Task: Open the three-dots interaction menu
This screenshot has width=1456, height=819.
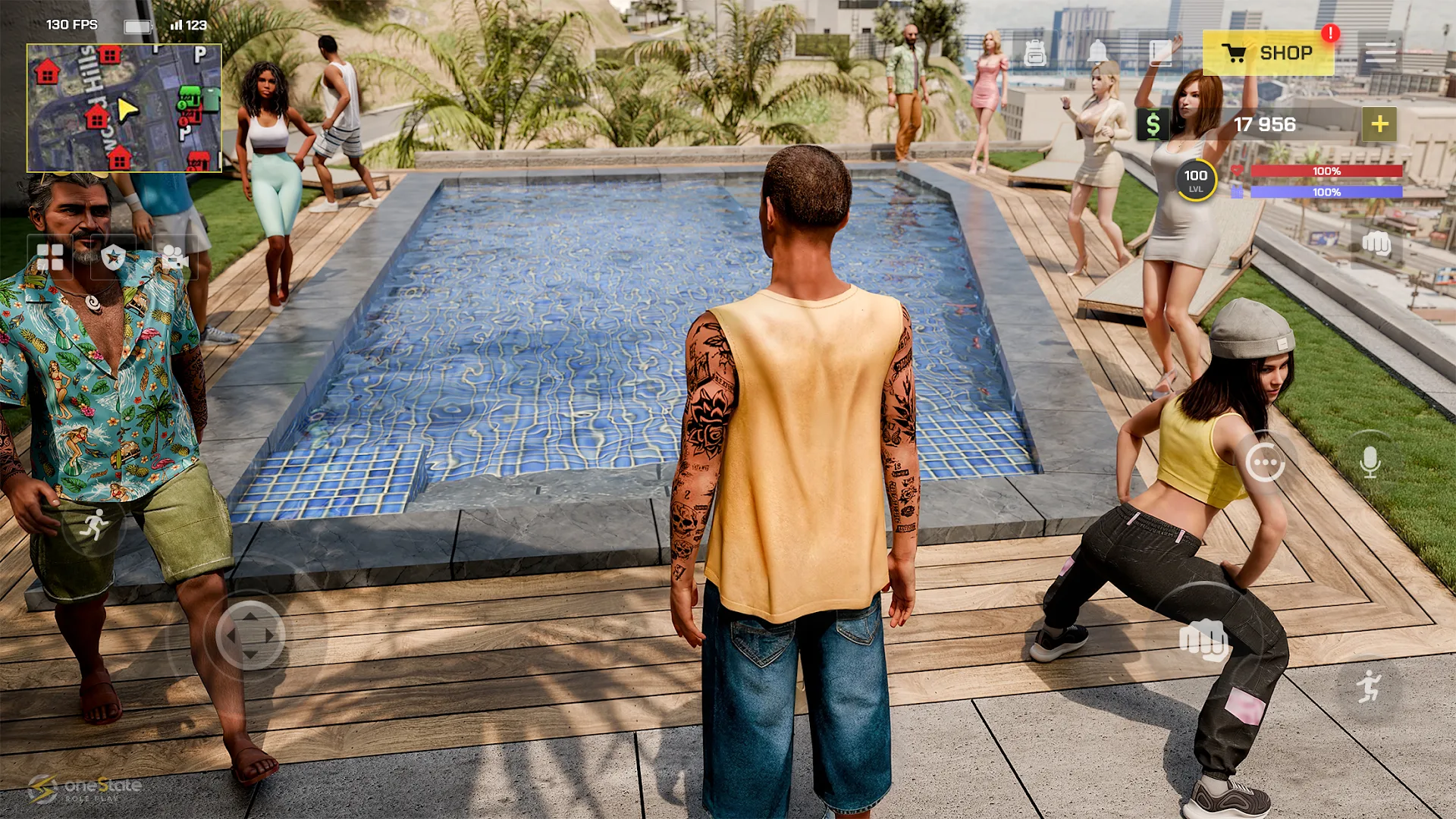Action: tap(1265, 461)
